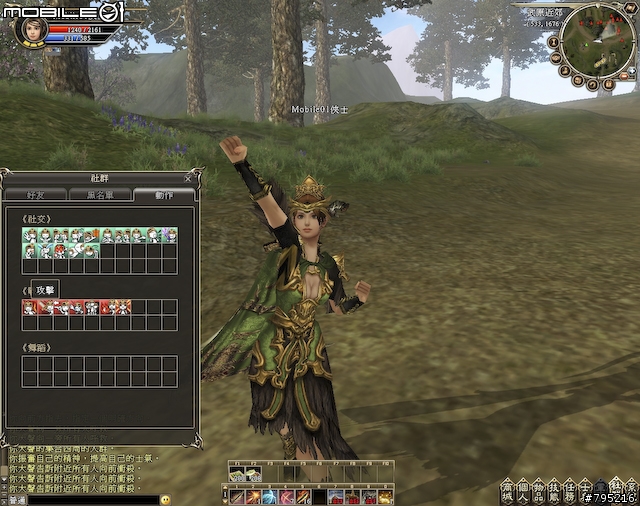640x506 pixels.
Task: Open the 任務 quest menu button
Action: (569, 491)
